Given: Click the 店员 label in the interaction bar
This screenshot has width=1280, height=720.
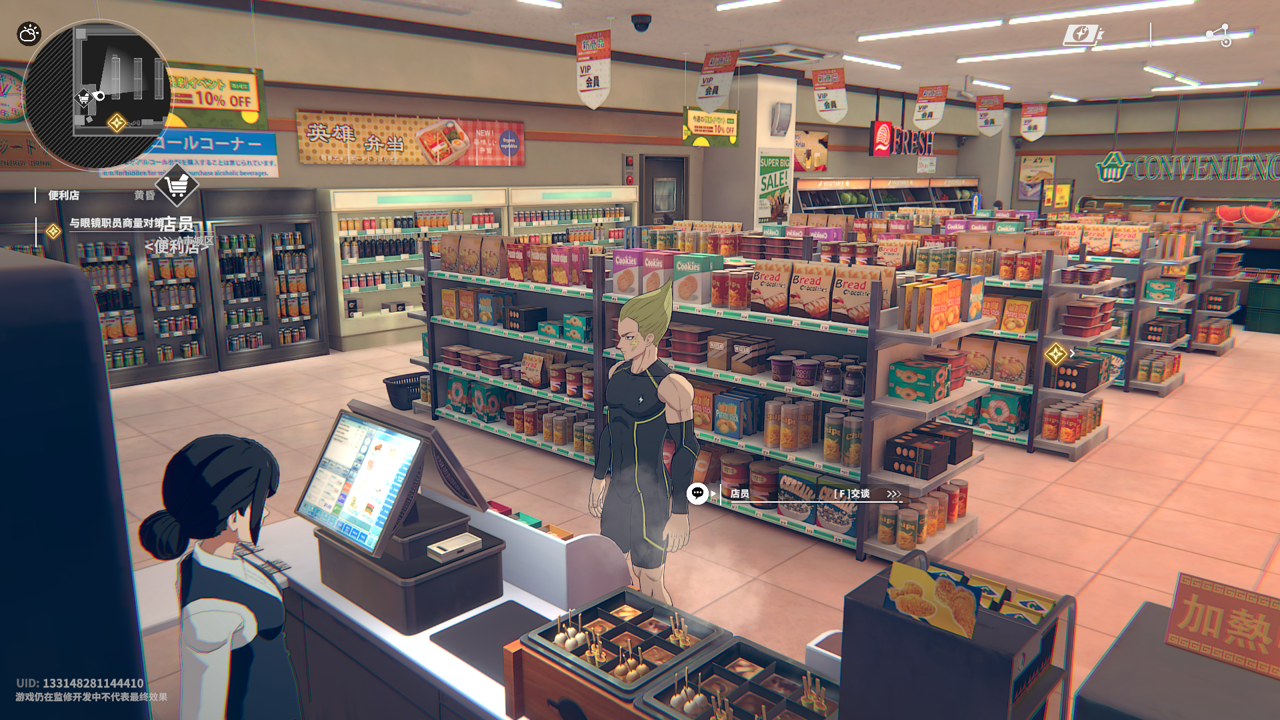Looking at the screenshot, I should (x=740, y=493).
